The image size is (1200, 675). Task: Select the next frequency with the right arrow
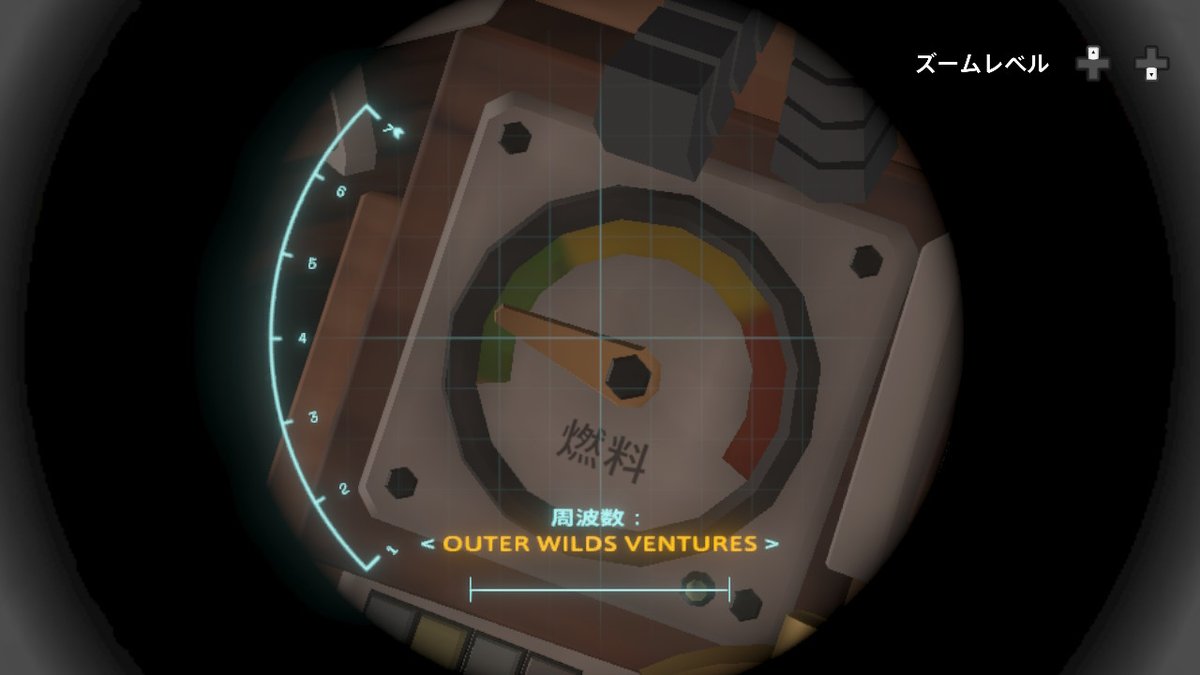[771, 545]
